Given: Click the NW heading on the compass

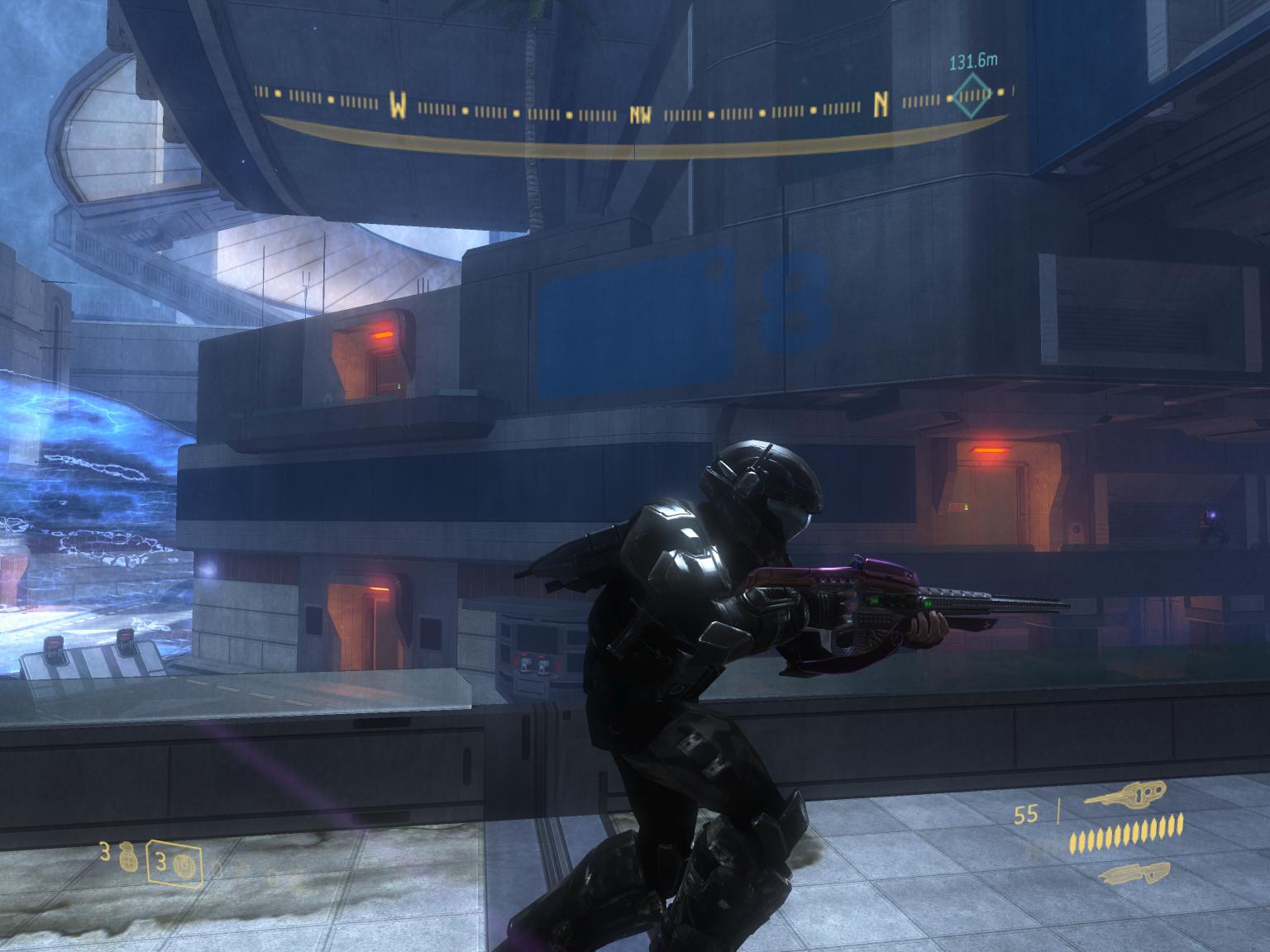Looking at the screenshot, I should pos(640,115).
